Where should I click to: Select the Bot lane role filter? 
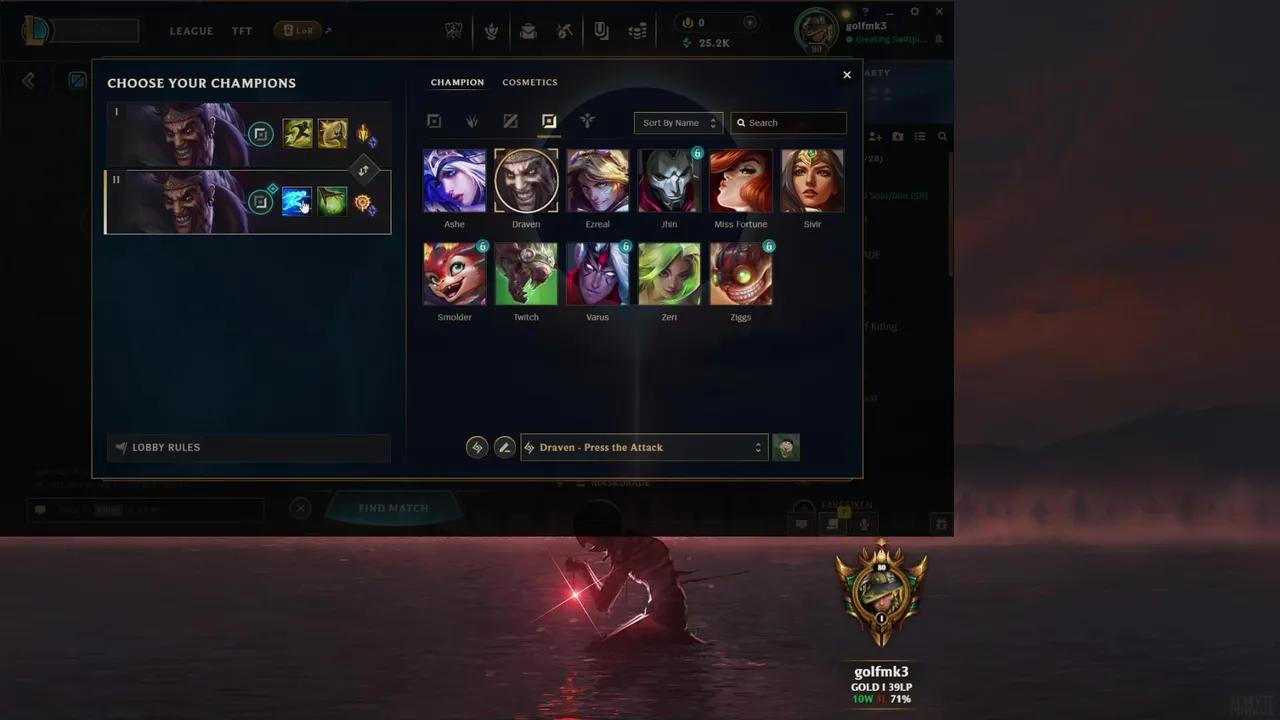(548, 122)
